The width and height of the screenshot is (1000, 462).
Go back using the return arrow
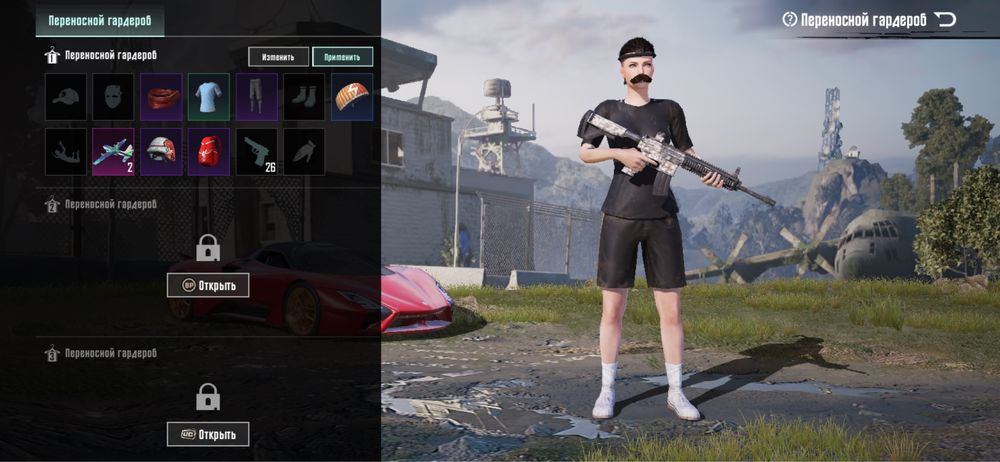pyautogui.click(x=944, y=19)
